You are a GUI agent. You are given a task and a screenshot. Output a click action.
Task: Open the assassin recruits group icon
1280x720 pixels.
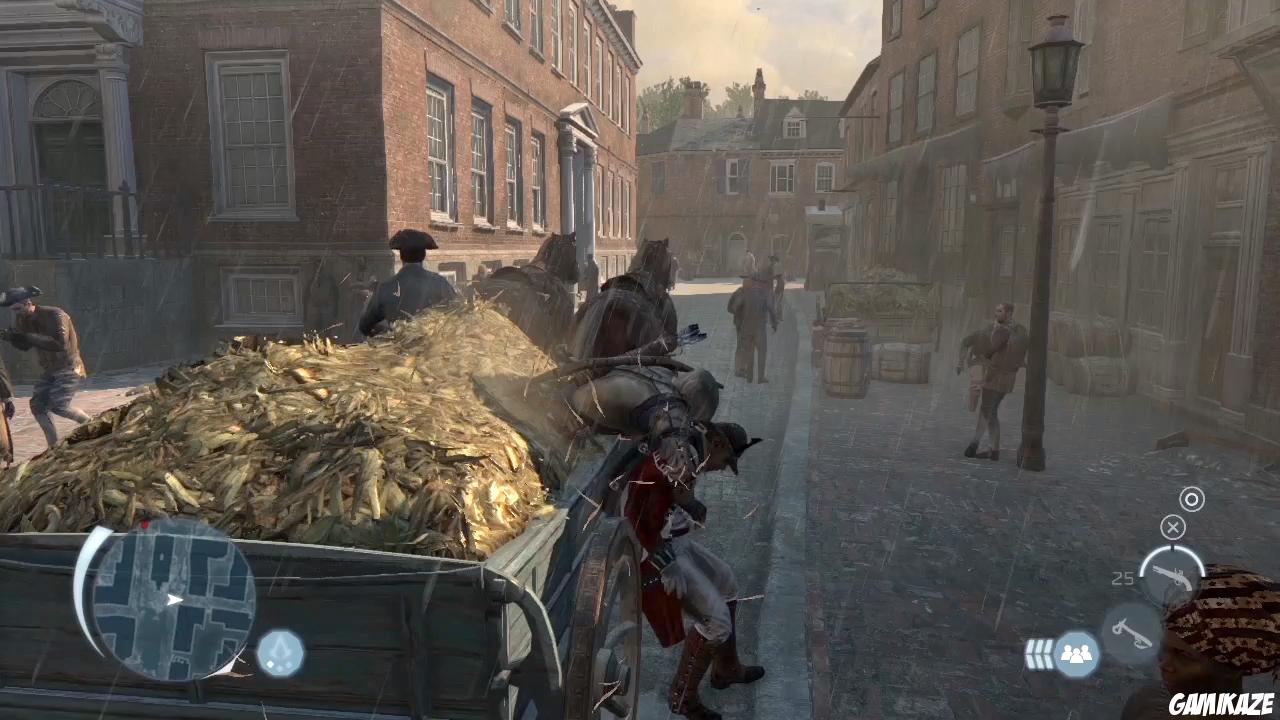click(x=1078, y=653)
